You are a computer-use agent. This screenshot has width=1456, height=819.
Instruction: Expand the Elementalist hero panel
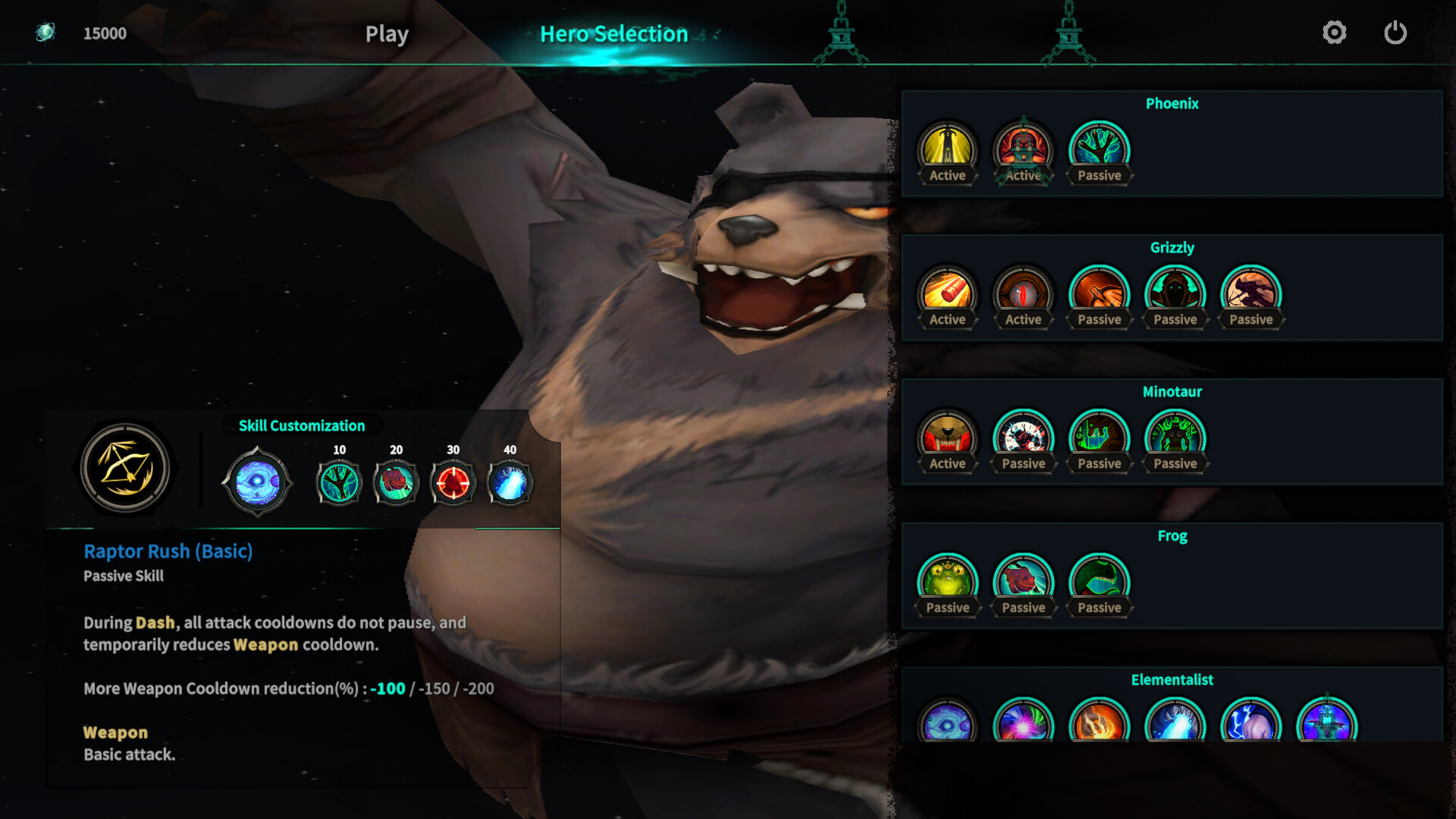[x=1173, y=679]
